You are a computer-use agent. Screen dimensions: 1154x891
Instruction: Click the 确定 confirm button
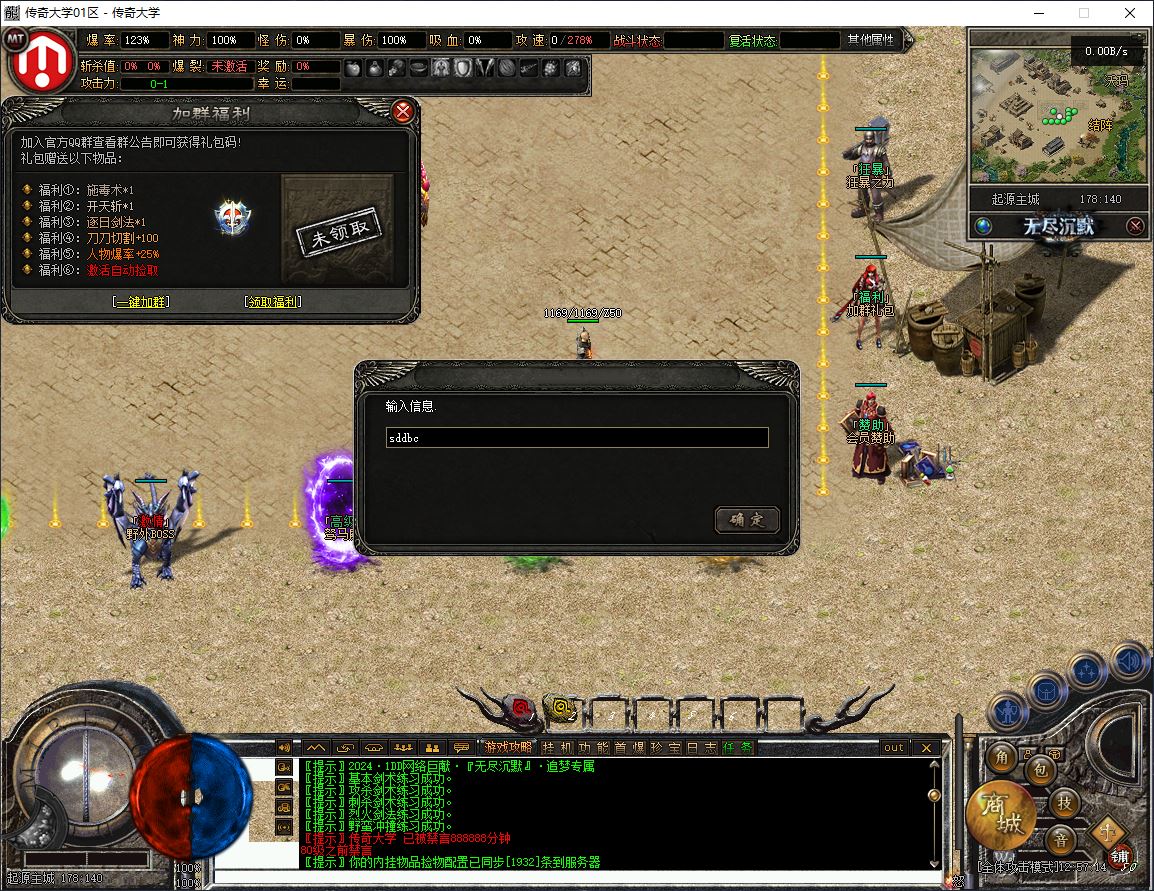coord(746,520)
